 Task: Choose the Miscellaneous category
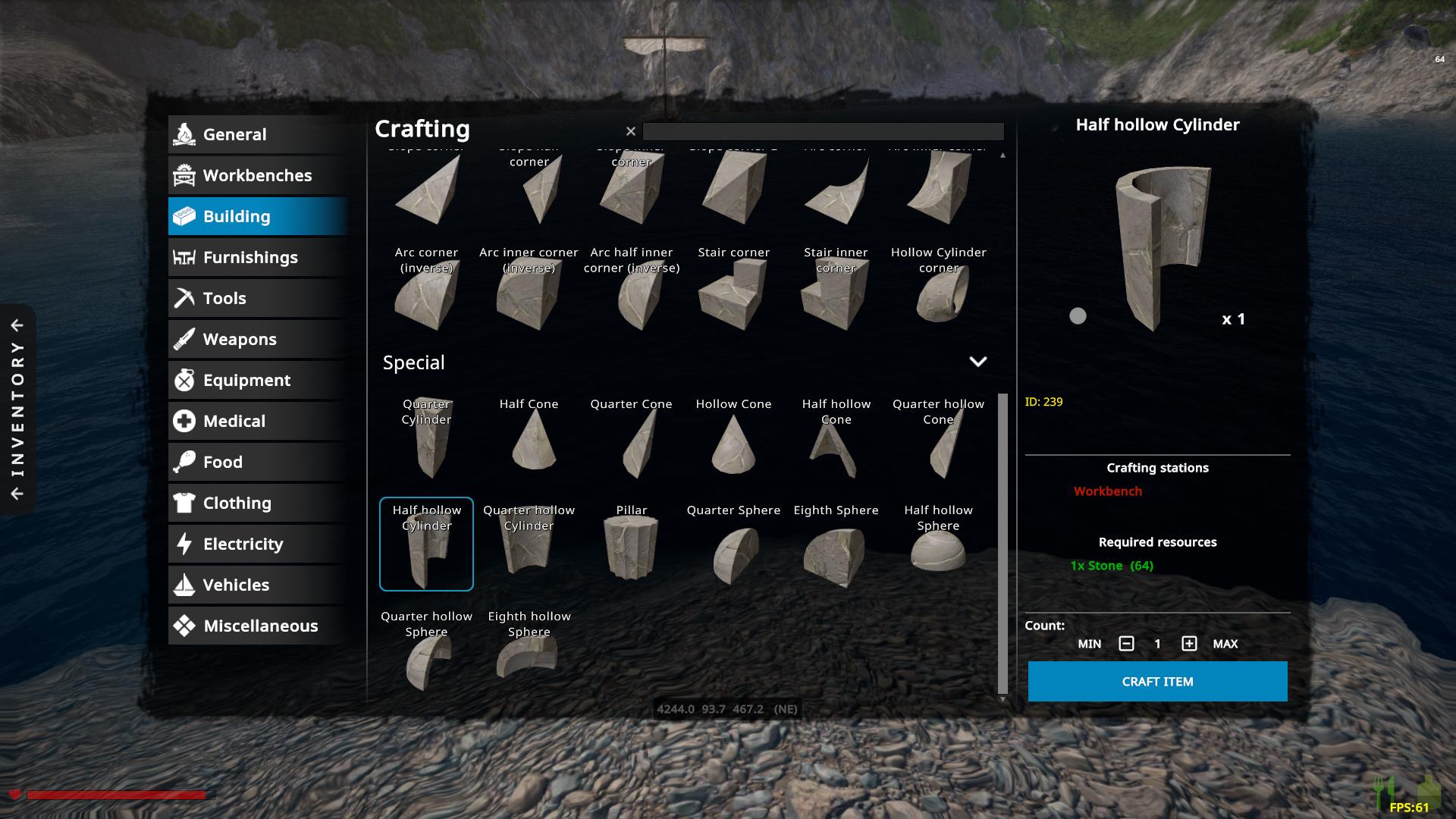(257, 626)
